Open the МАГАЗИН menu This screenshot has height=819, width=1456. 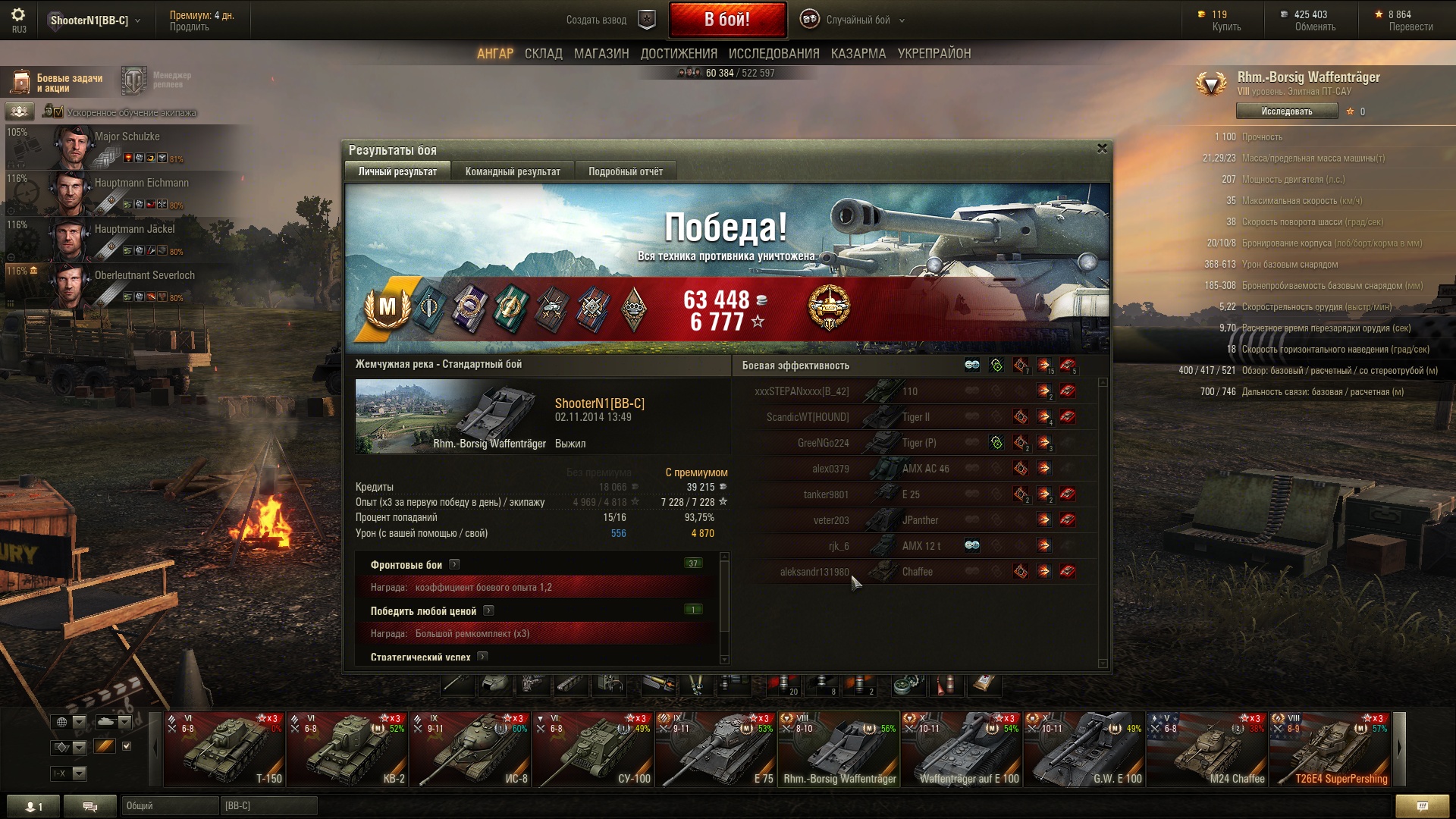coord(601,54)
